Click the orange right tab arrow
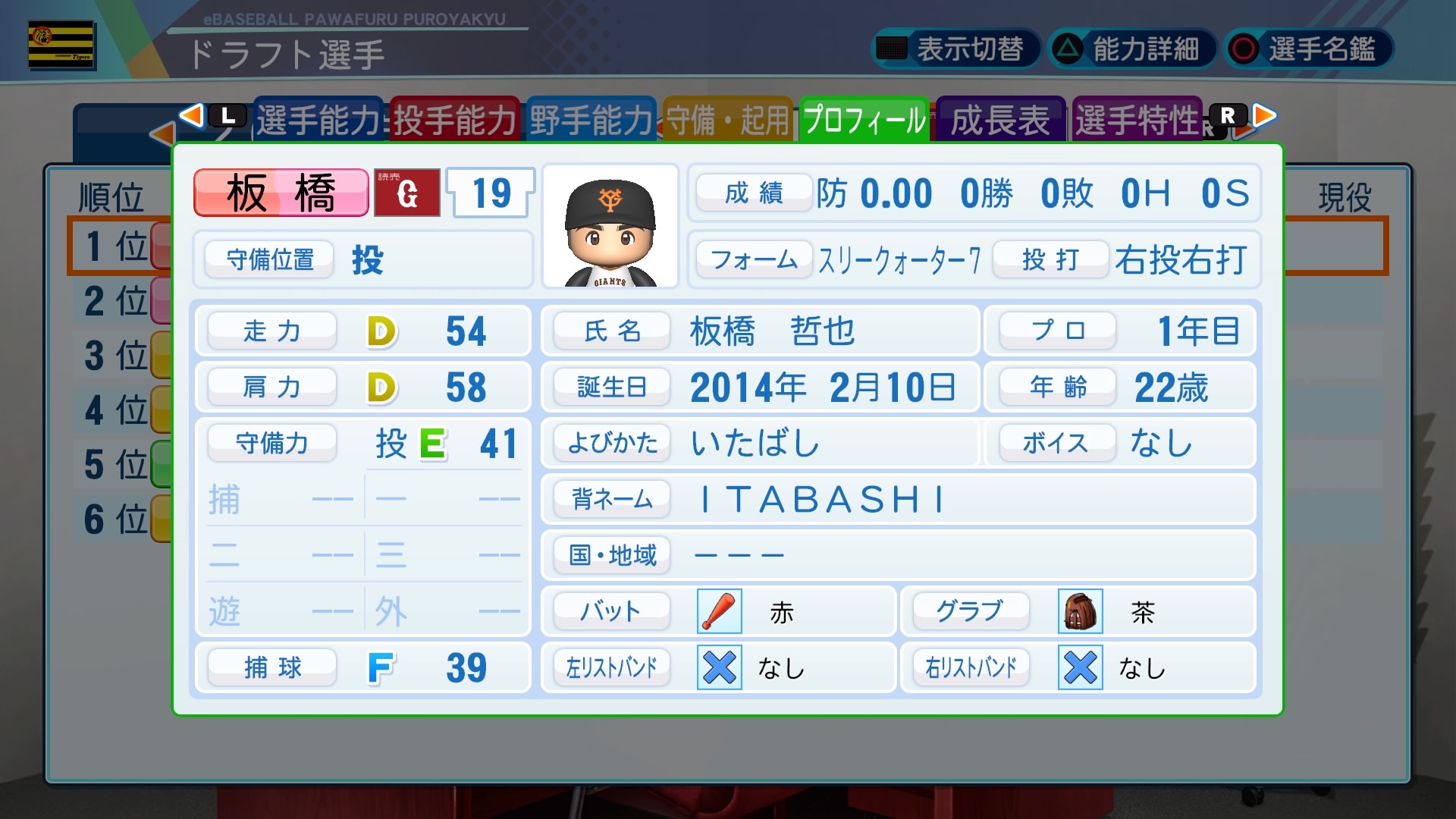Screen dimensions: 1456x819 [1264, 115]
